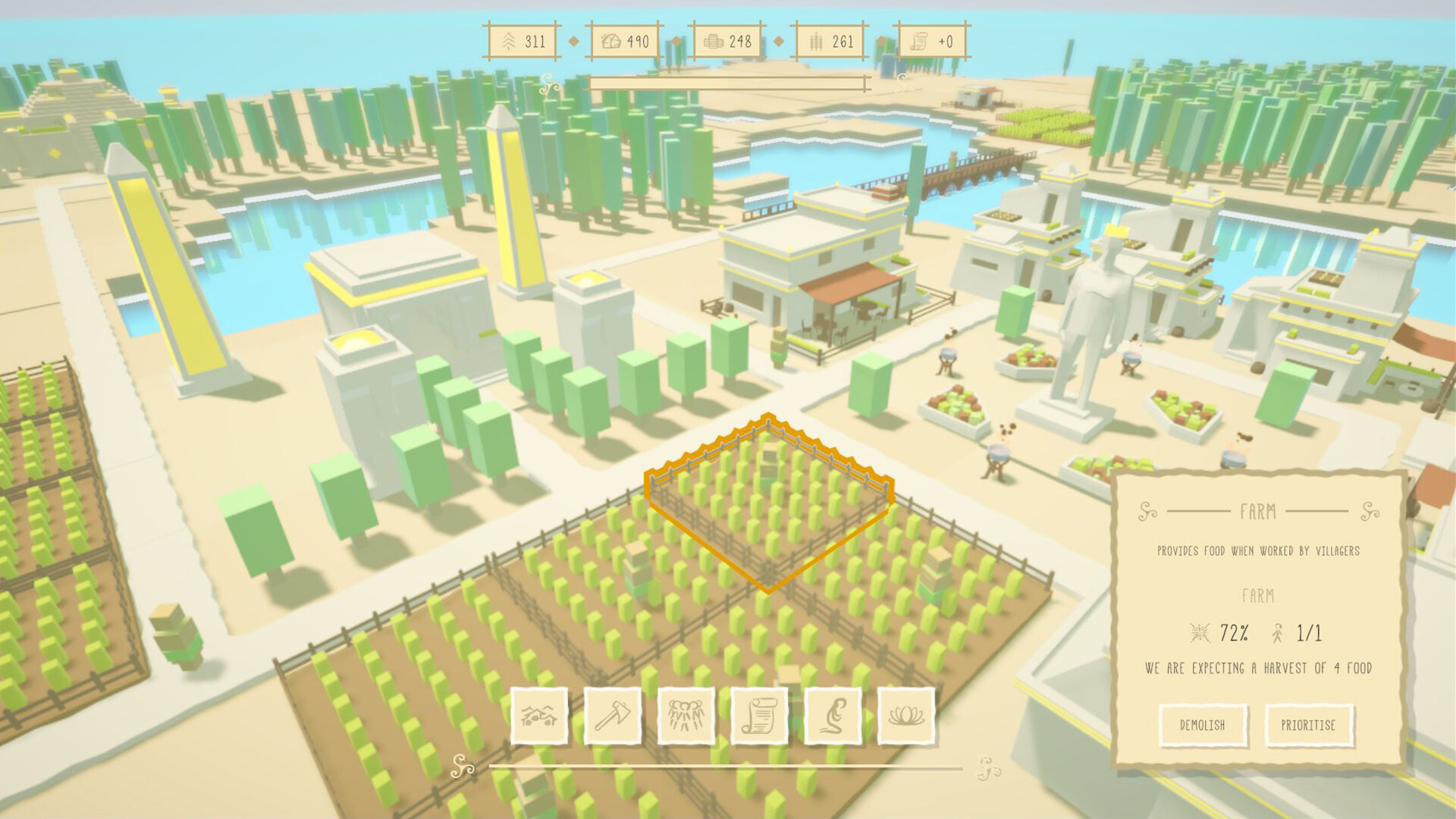The width and height of the screenshot is (1456, 819).
Task: Click the progress bar below the resource counters
Action: point(730,81)
